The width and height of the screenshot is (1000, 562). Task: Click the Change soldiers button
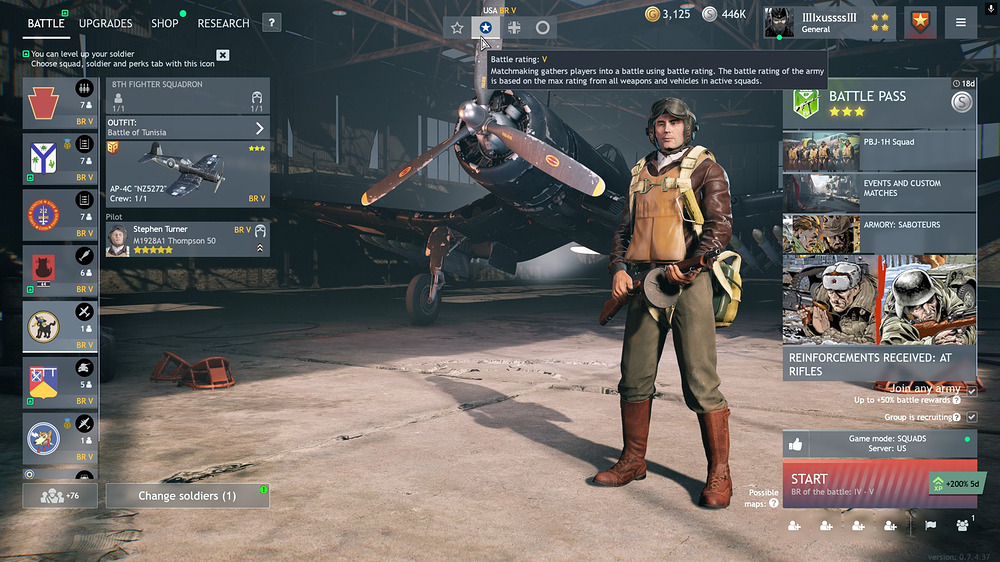pyautogui.click(x=187, y=496)
